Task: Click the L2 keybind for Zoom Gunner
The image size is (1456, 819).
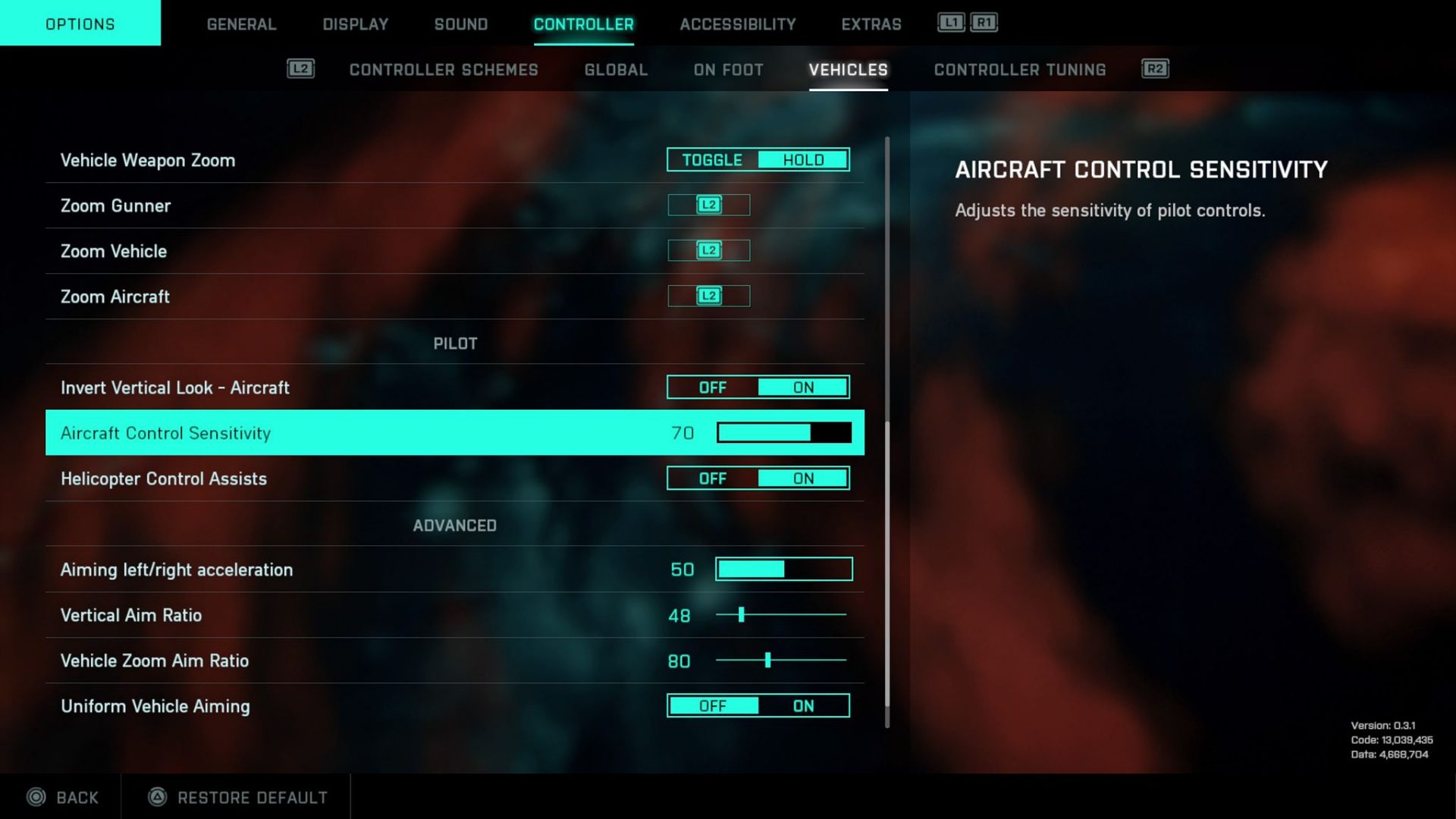Action: point(708,205)
